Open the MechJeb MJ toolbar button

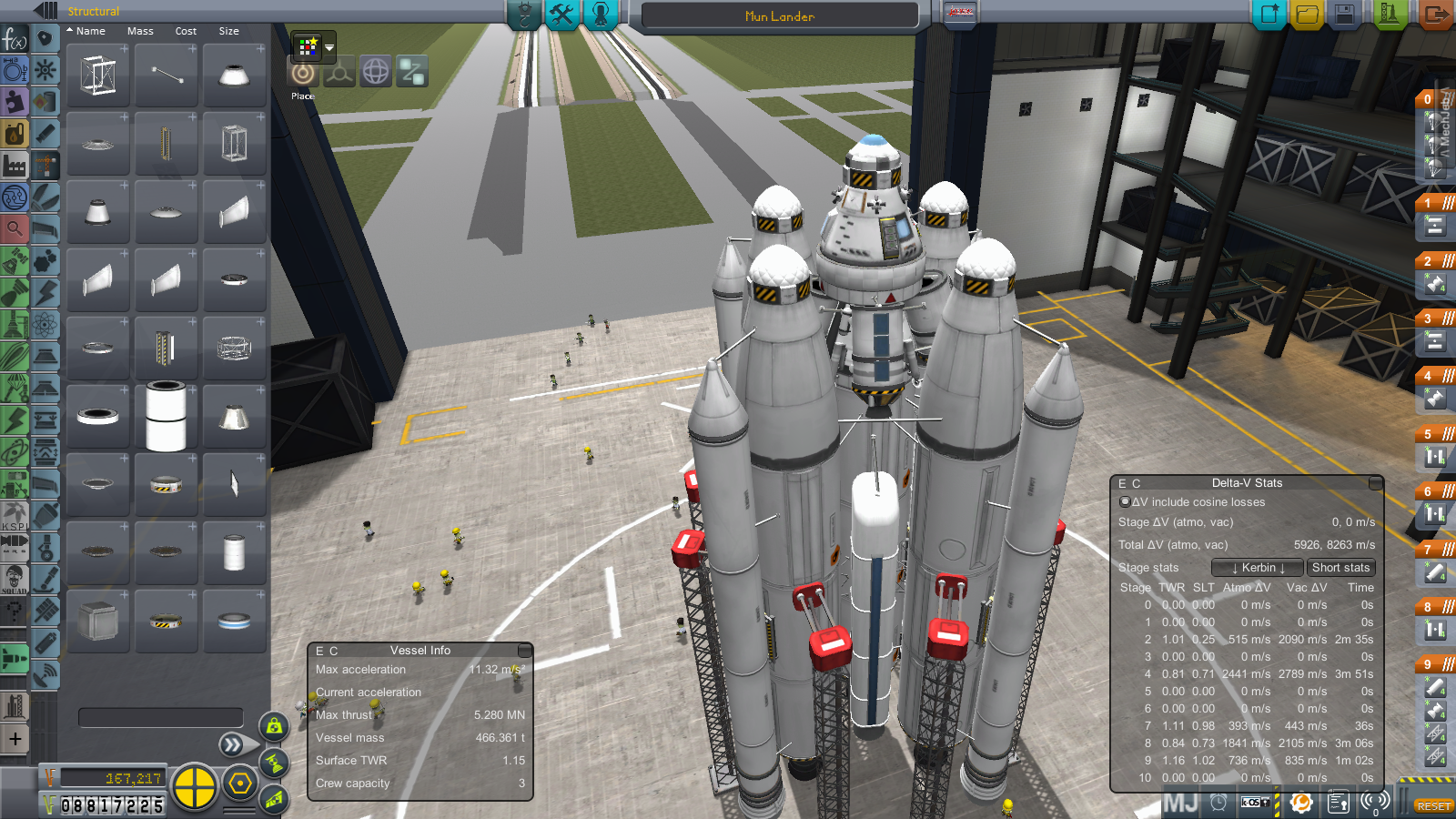point(1180,803)
